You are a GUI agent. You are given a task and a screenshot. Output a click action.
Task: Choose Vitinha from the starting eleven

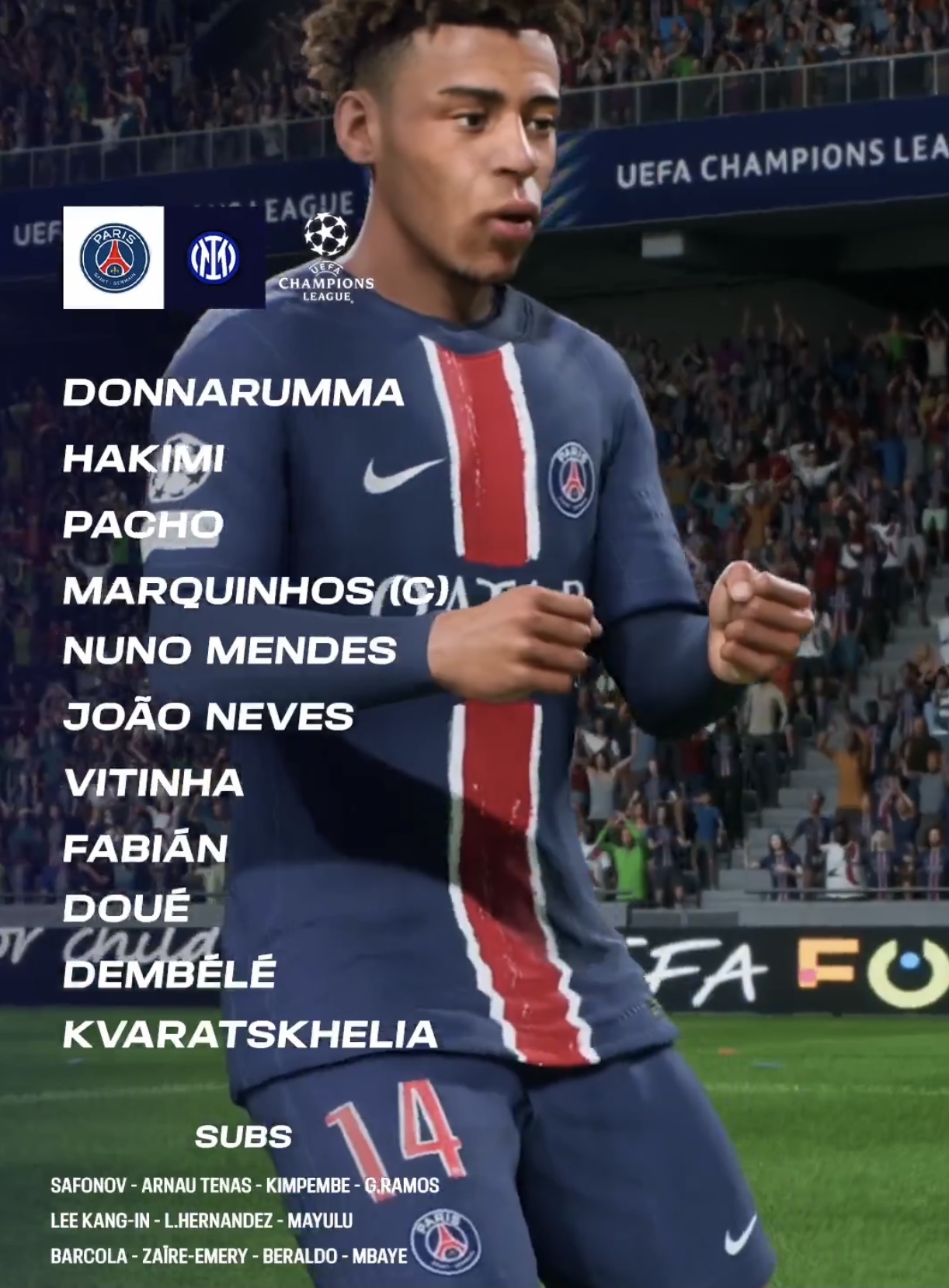tap(154, 783)
